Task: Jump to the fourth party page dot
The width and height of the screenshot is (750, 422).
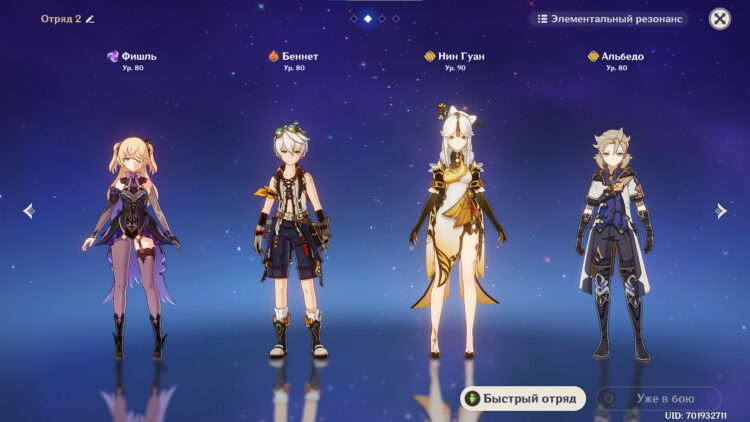Action: coord(396,18)
